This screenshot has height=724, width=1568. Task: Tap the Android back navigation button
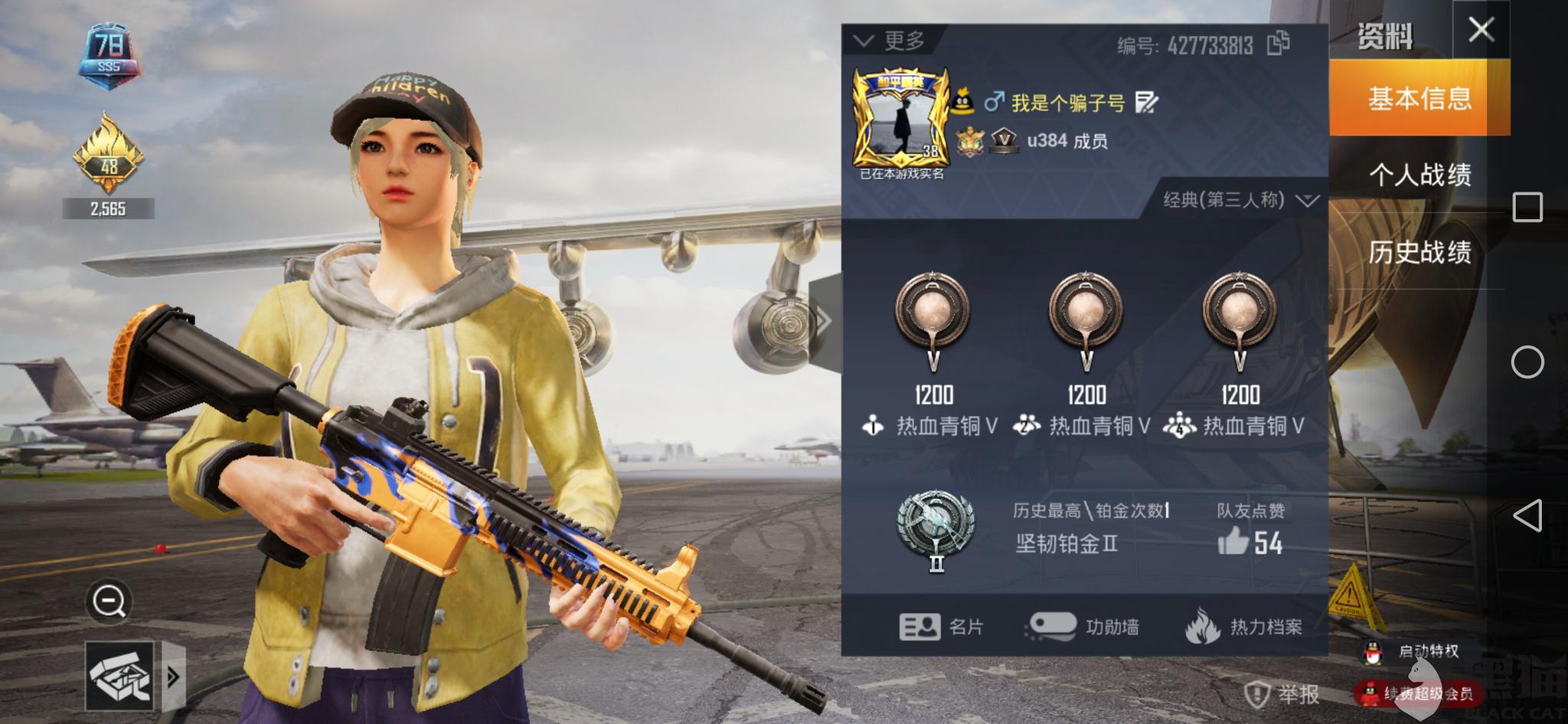[1527, 516]
